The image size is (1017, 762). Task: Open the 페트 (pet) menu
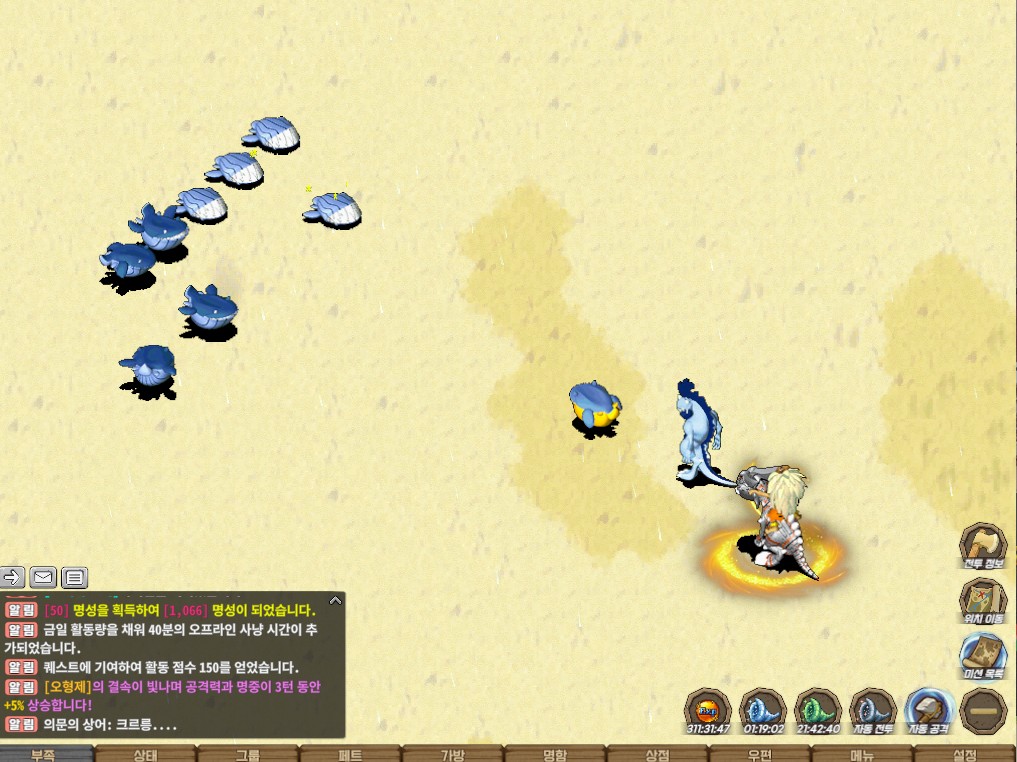coord(350,754)
